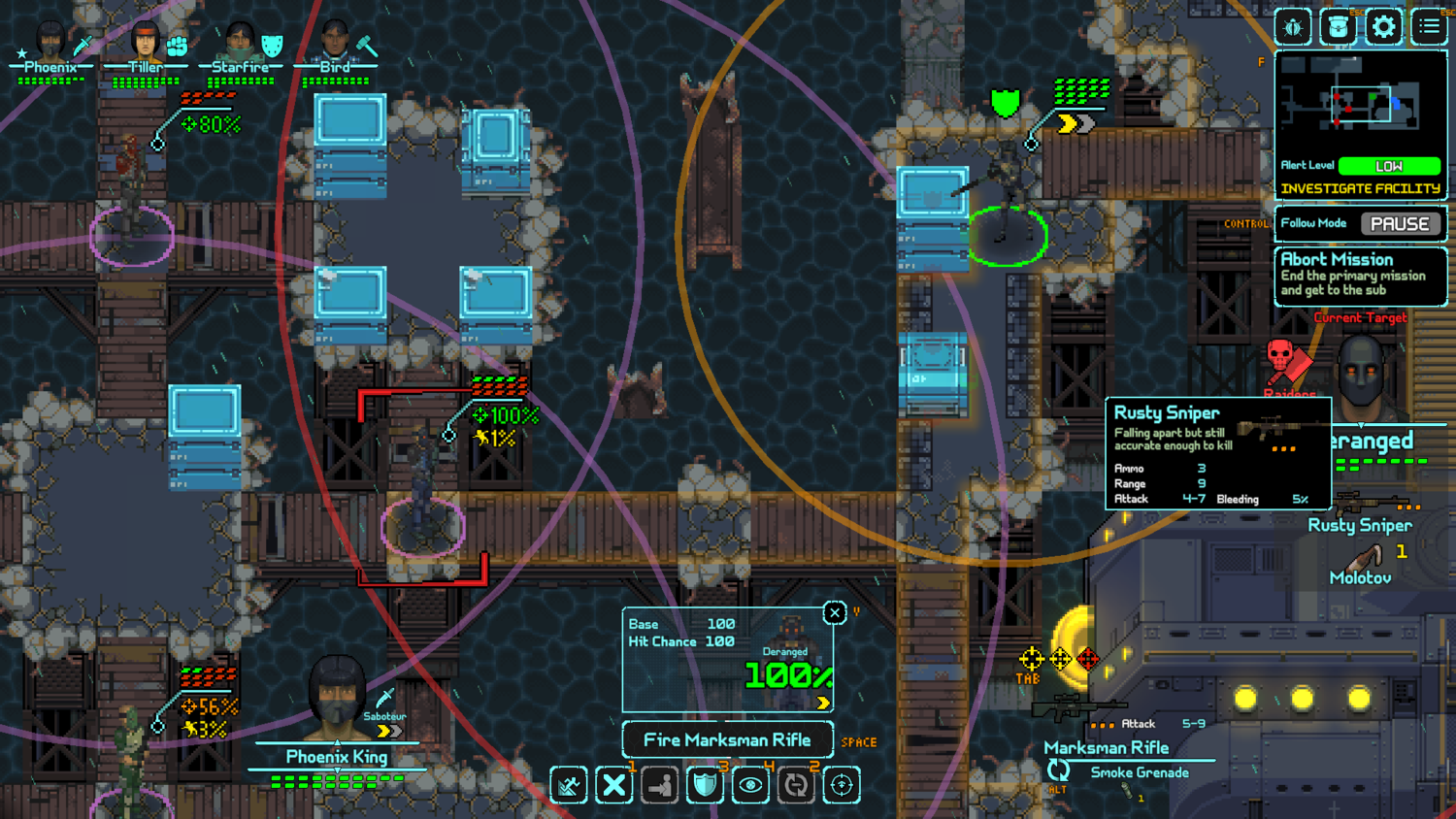
Task: Select the crosshair aim action
Action: coord(842,785)
